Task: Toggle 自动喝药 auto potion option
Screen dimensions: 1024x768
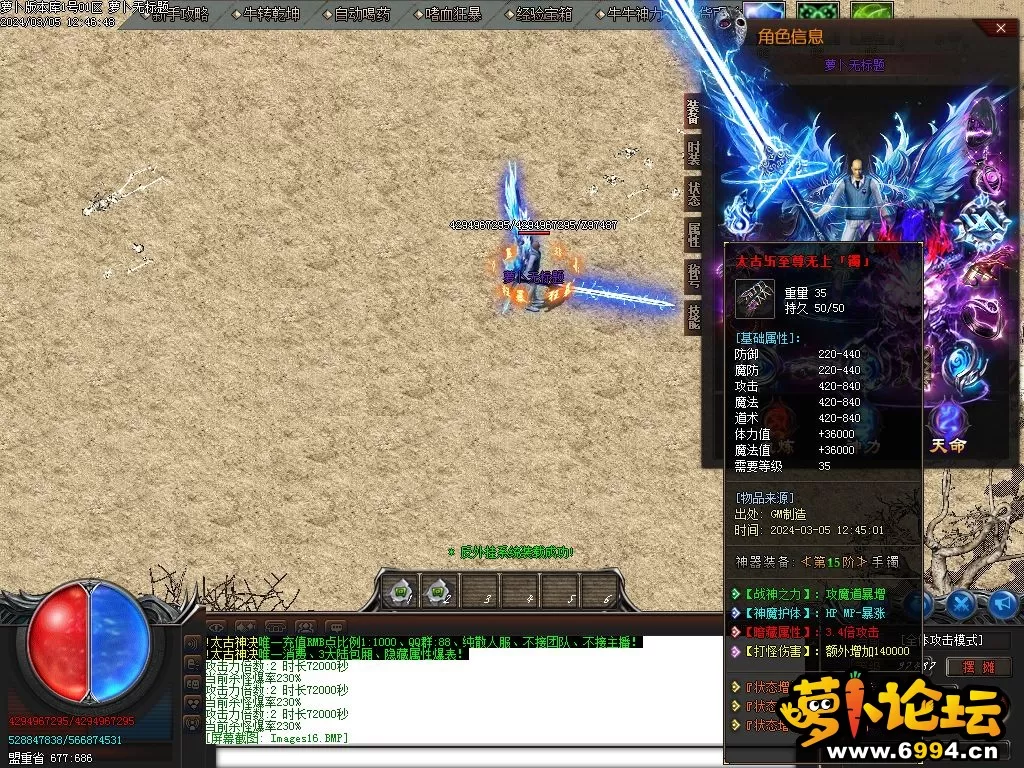Action: [362, 14]
